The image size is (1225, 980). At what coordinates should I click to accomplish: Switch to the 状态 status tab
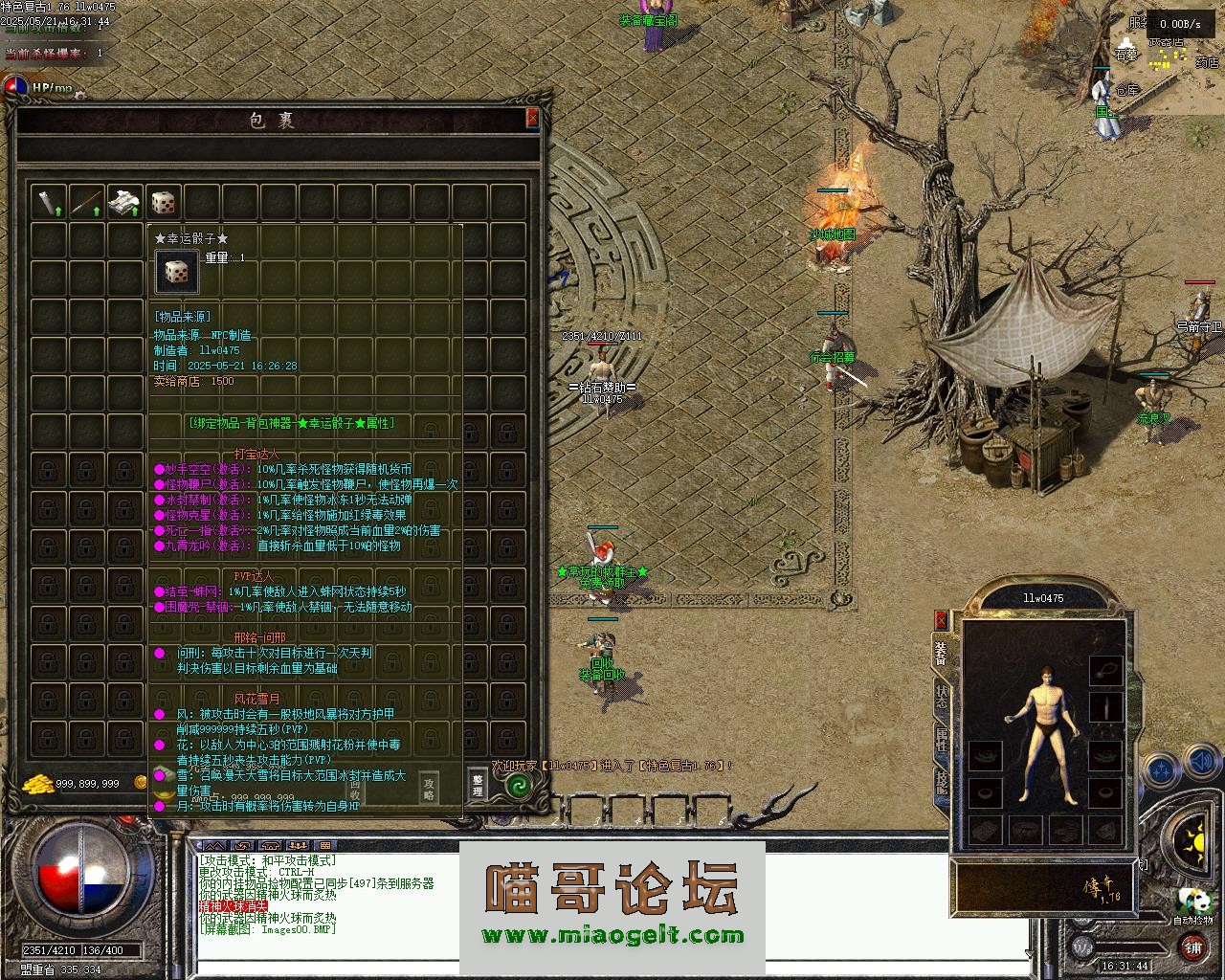point(941,697)
